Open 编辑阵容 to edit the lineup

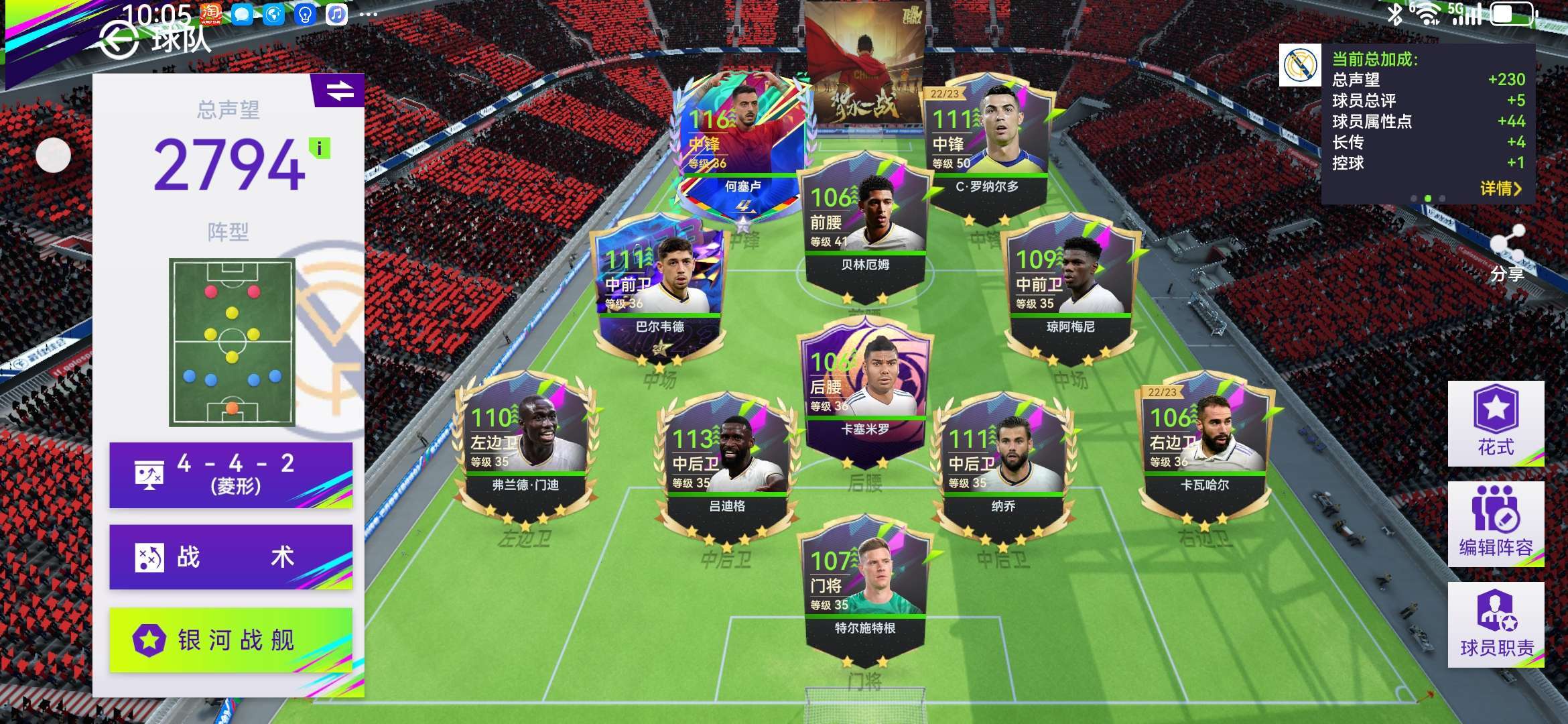click(x=1496, y=524)
